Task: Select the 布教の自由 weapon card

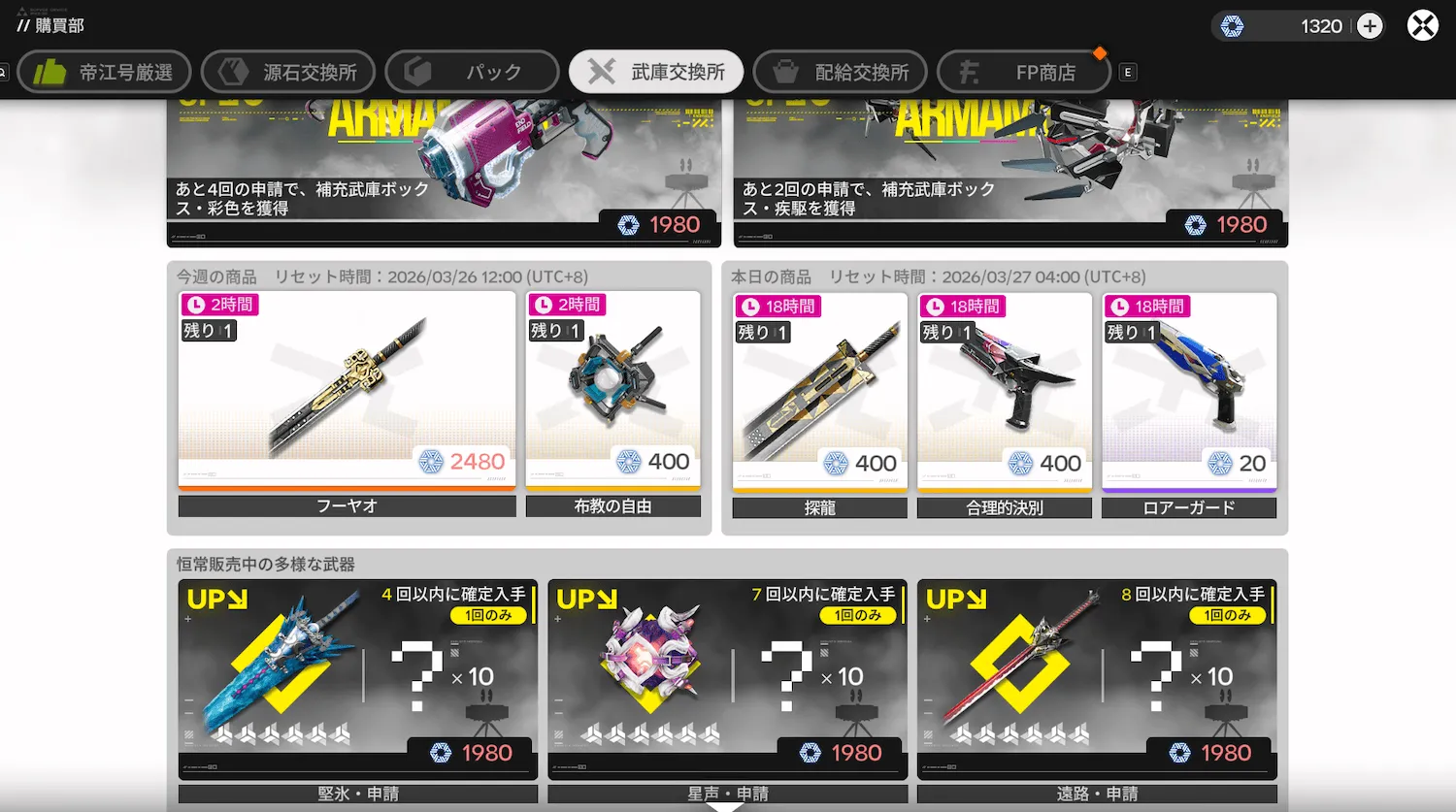Action: click(613, 393)
